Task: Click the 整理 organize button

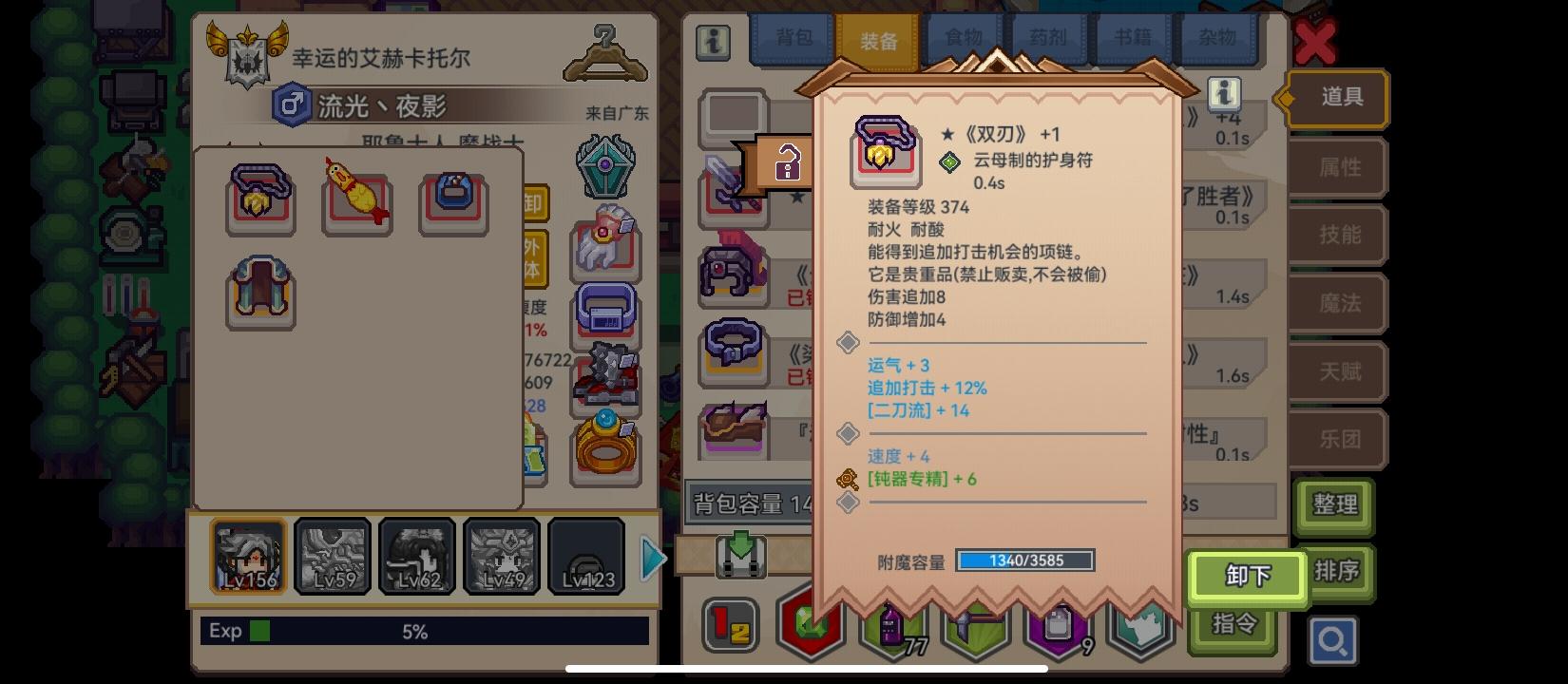Action: click(1334, 505)
